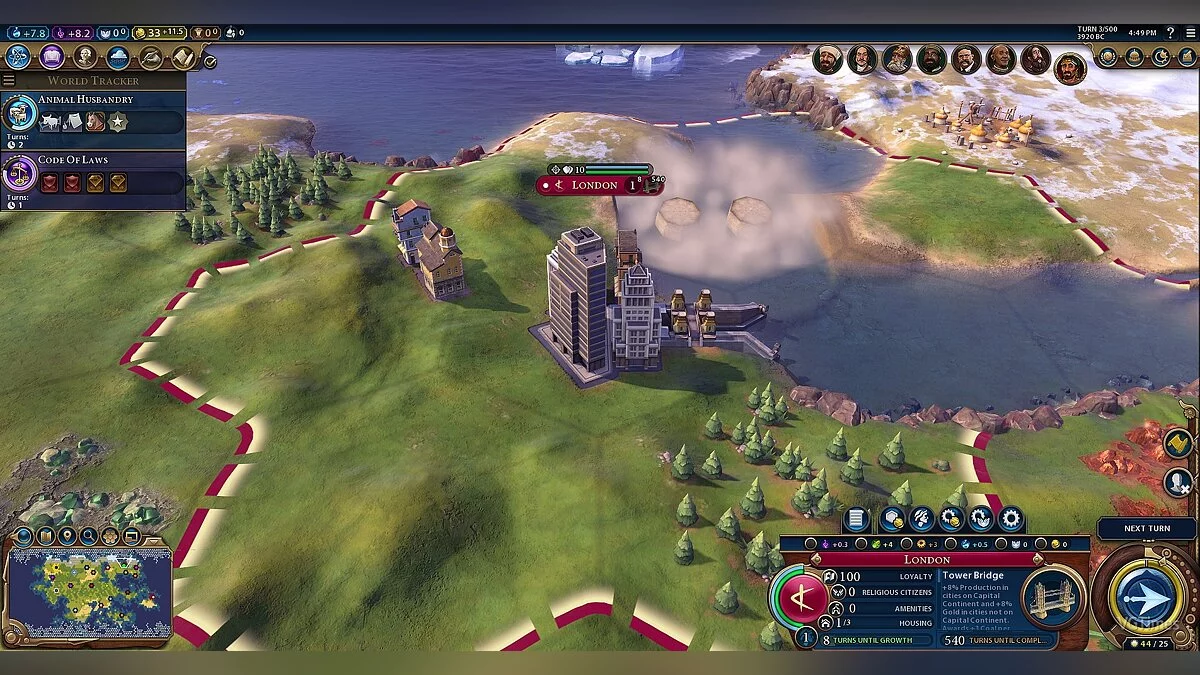Click the London city banner
This screenshot has height=675, width=1200.
(x=594, y=185)
